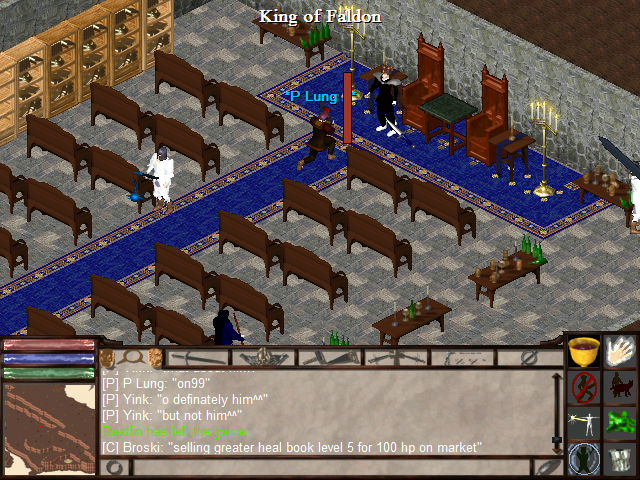The image size is (640, 480).
Task: Use the green slime blob spell icon
Action: click(620, 422)
